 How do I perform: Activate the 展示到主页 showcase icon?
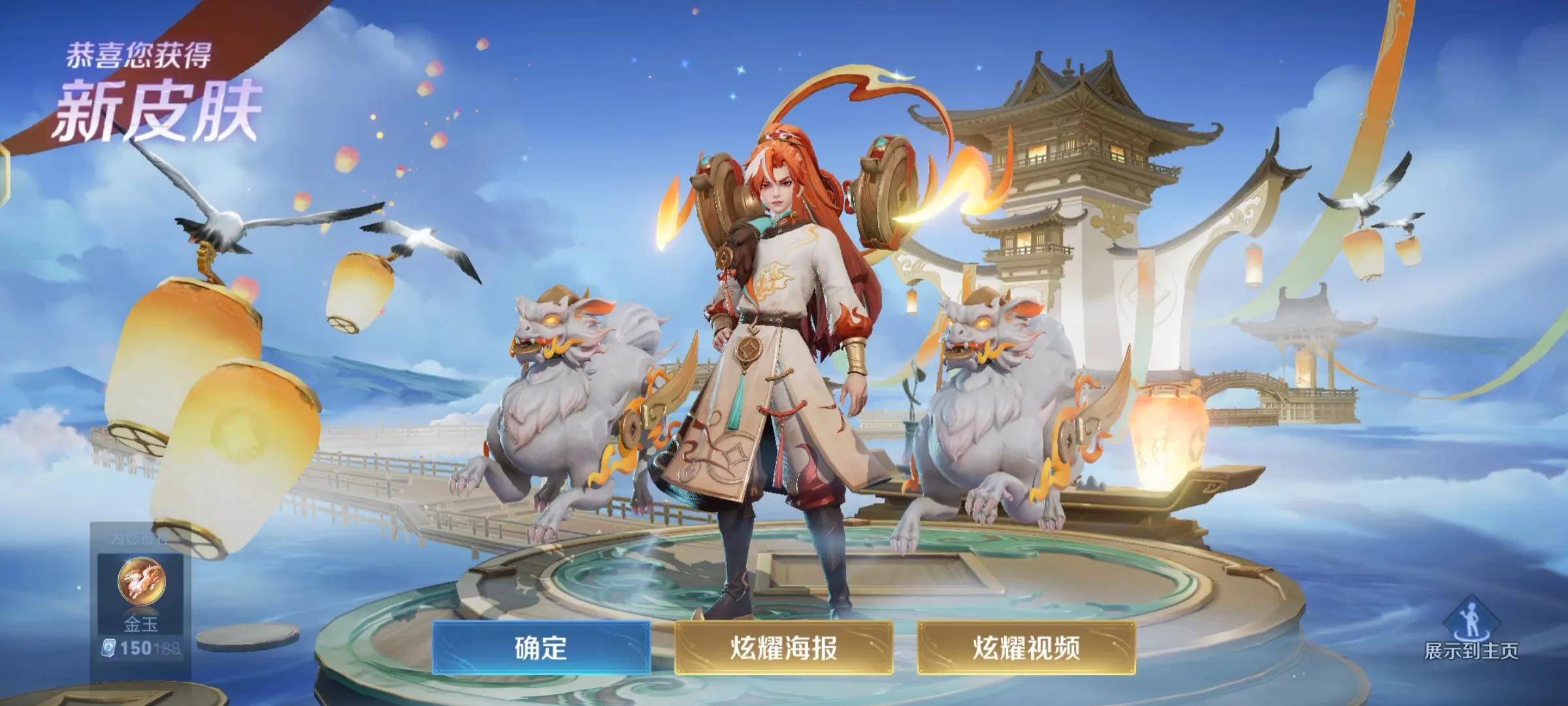click(x=1471, y=622)
